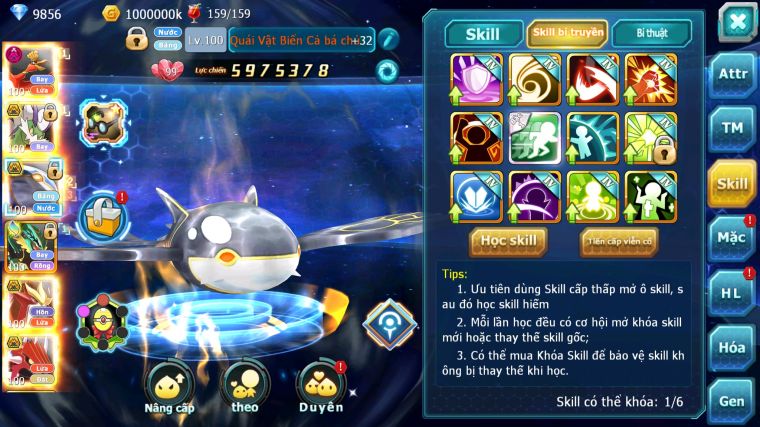Select the theo button

pyautogui.click(x=244, y=387)
